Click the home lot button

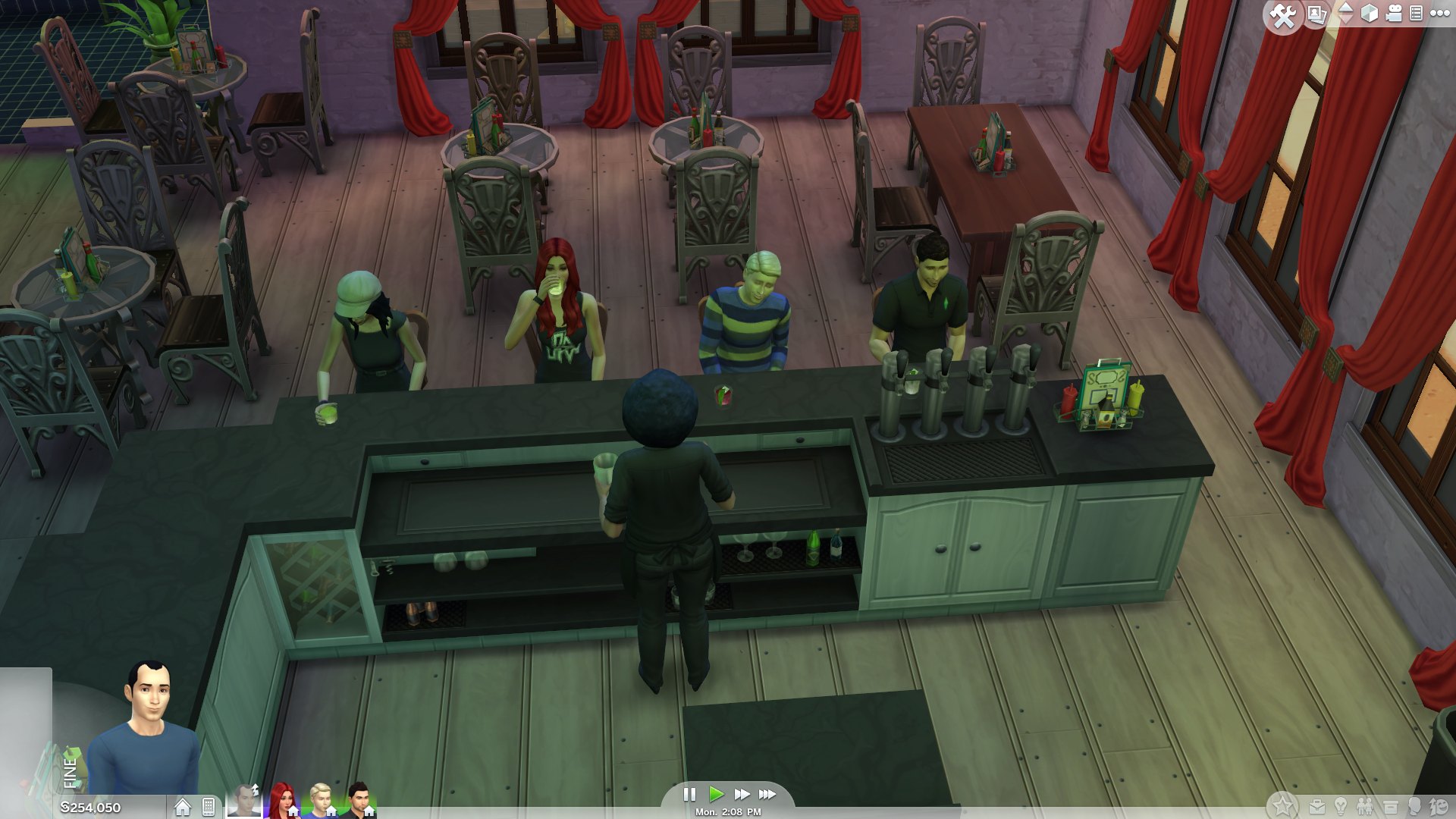pyautogui.click(x=182, y=805)
